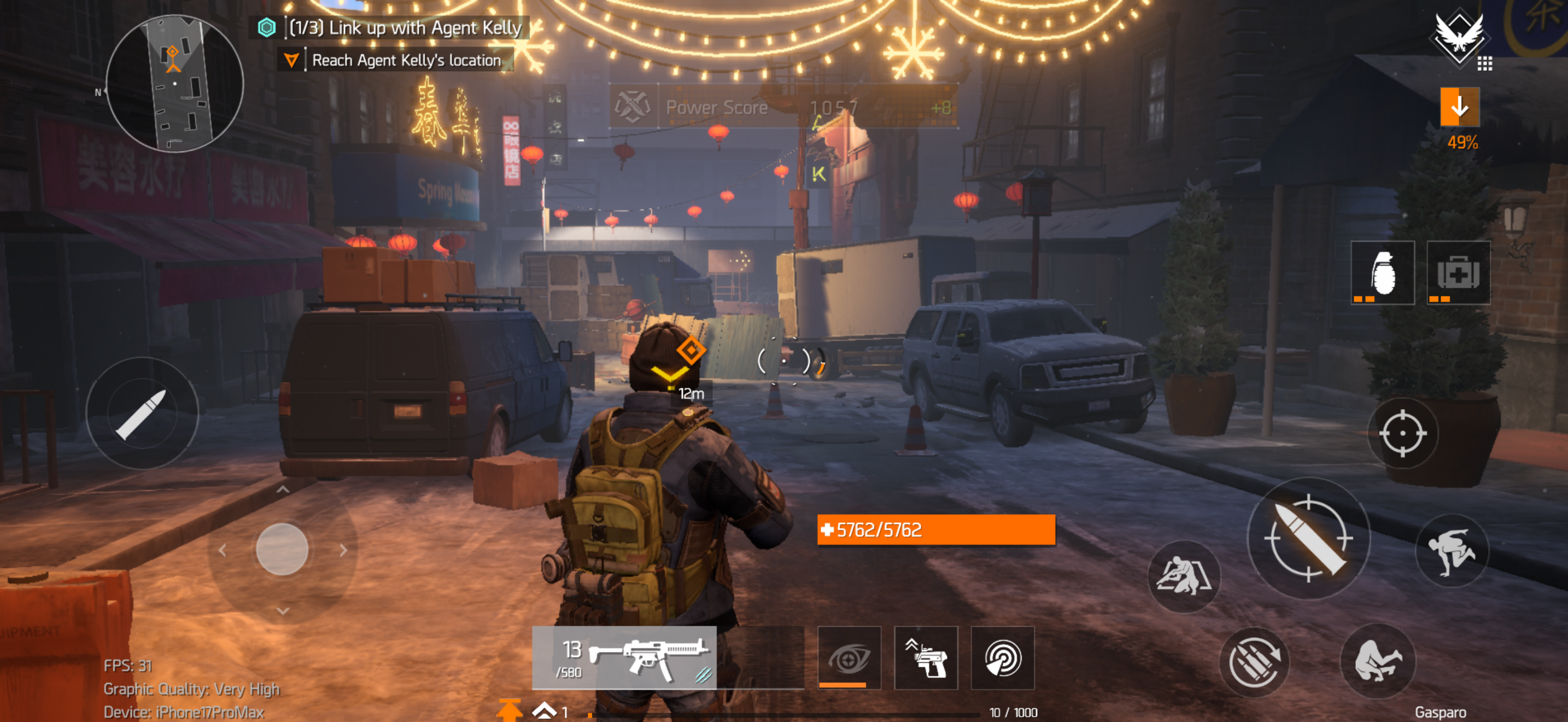
Task: Reload weapon with the circular bullets button
Action: pyautogui.click(x=1254, y=662)
